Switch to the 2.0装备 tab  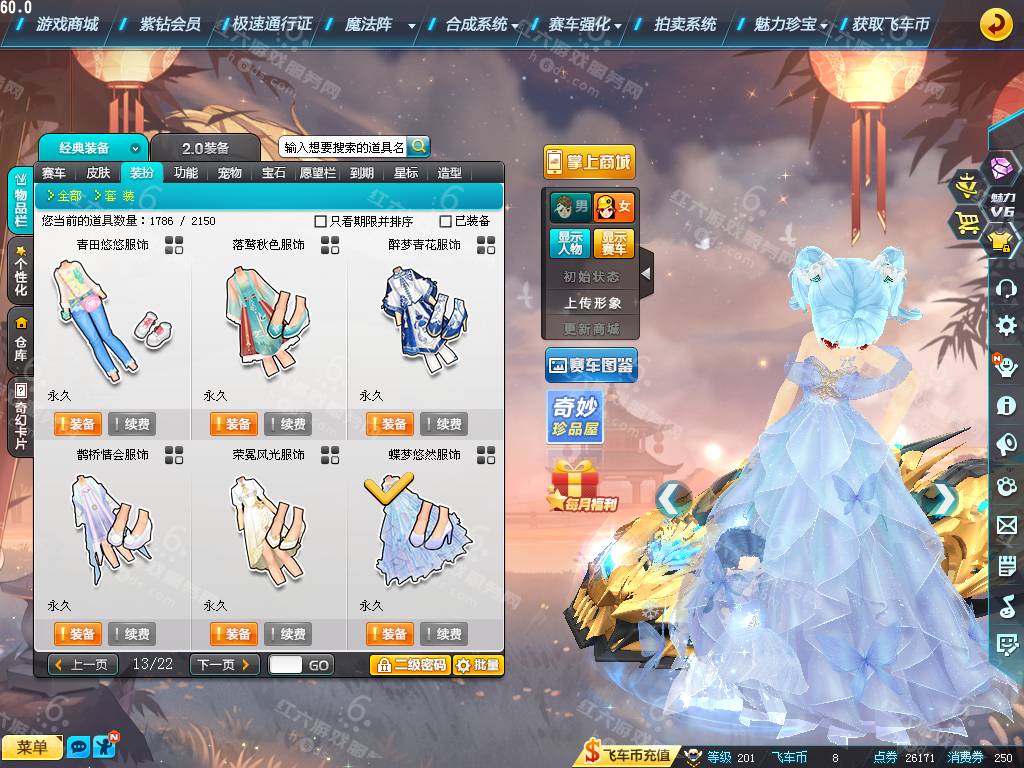coord(205,148)
